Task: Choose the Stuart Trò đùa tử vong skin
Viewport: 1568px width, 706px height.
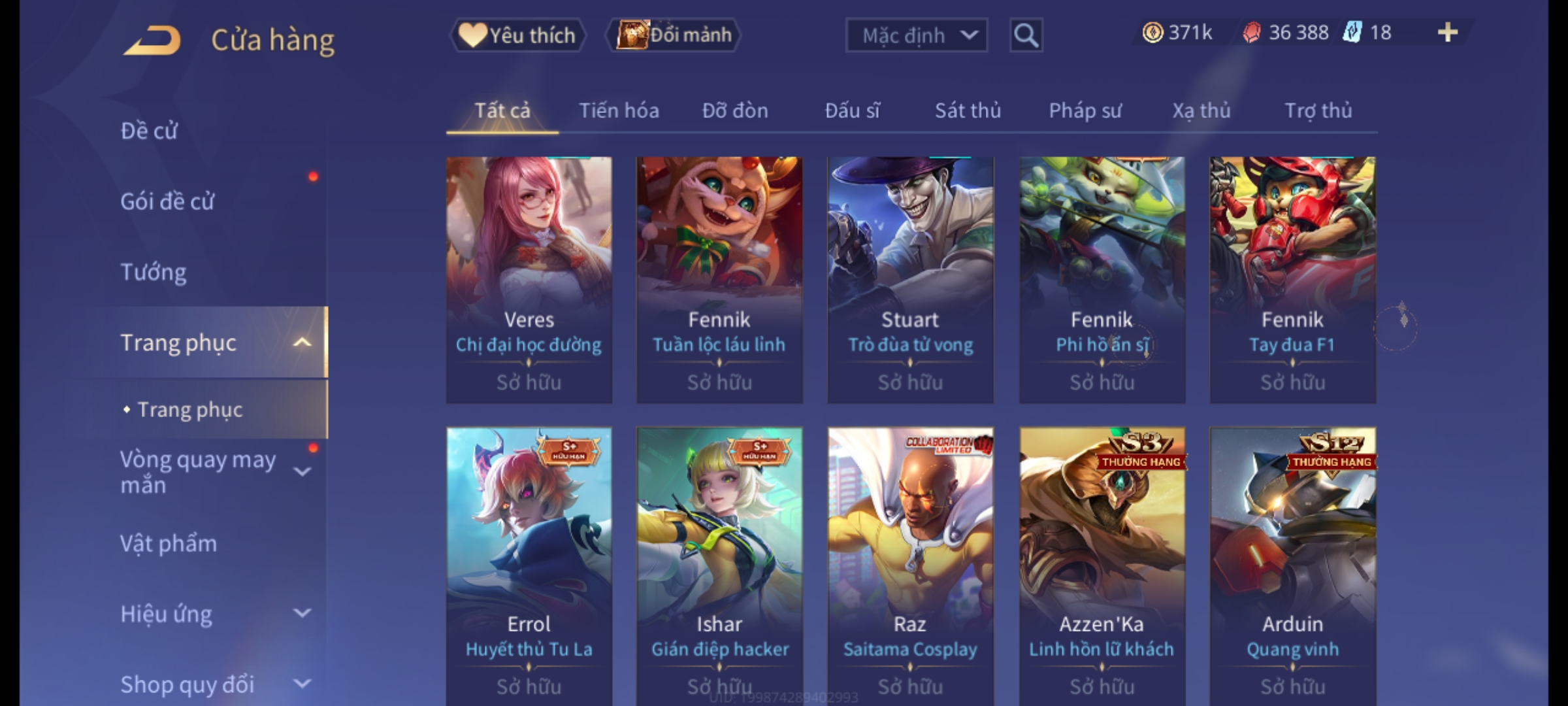Action: coord(910,279)
